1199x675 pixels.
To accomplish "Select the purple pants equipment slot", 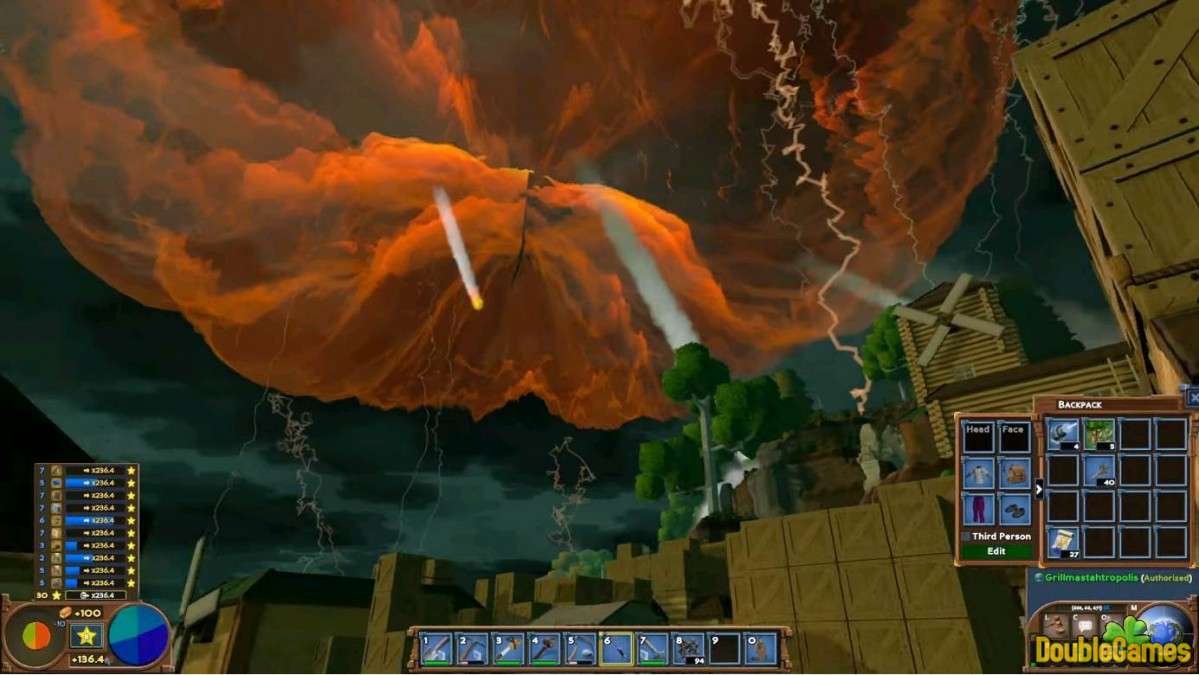I will click(978, 509).
